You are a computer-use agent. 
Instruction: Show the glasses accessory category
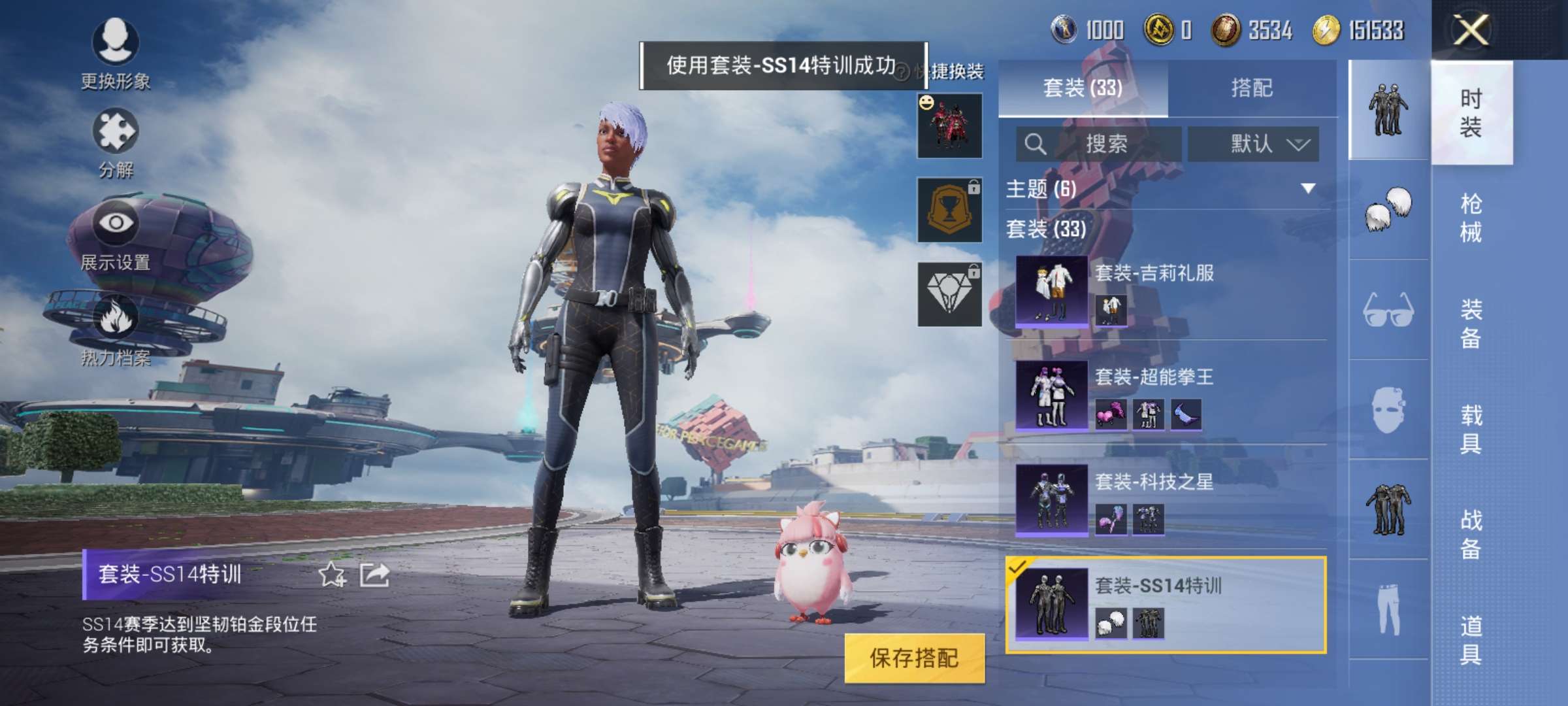click(1388, 310)
